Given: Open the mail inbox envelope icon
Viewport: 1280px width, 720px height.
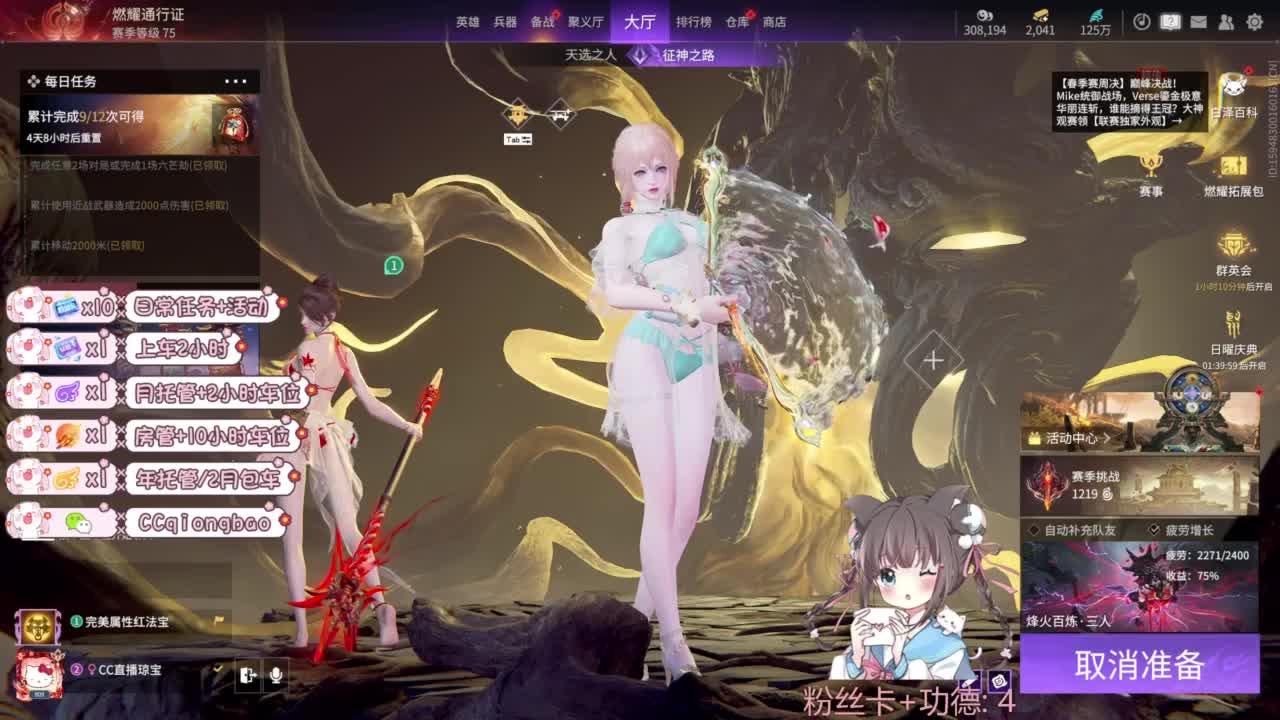Looking at the screenshot, I should pos(1199,21).
